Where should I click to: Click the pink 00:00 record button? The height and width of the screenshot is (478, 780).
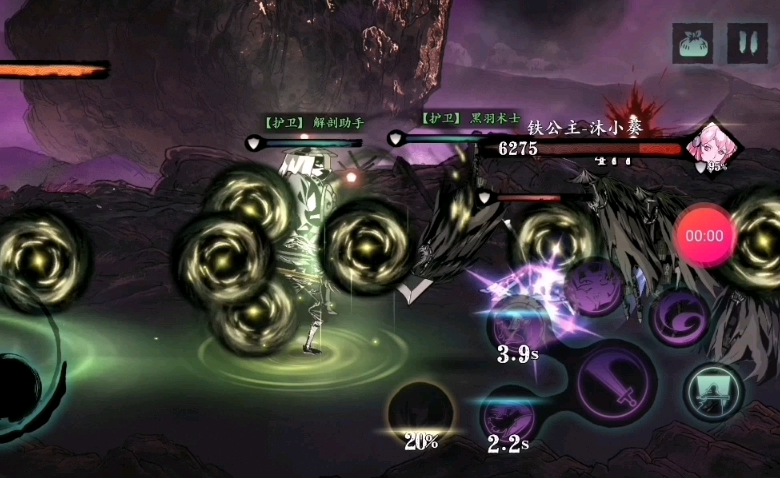click(x=704, y=236)
